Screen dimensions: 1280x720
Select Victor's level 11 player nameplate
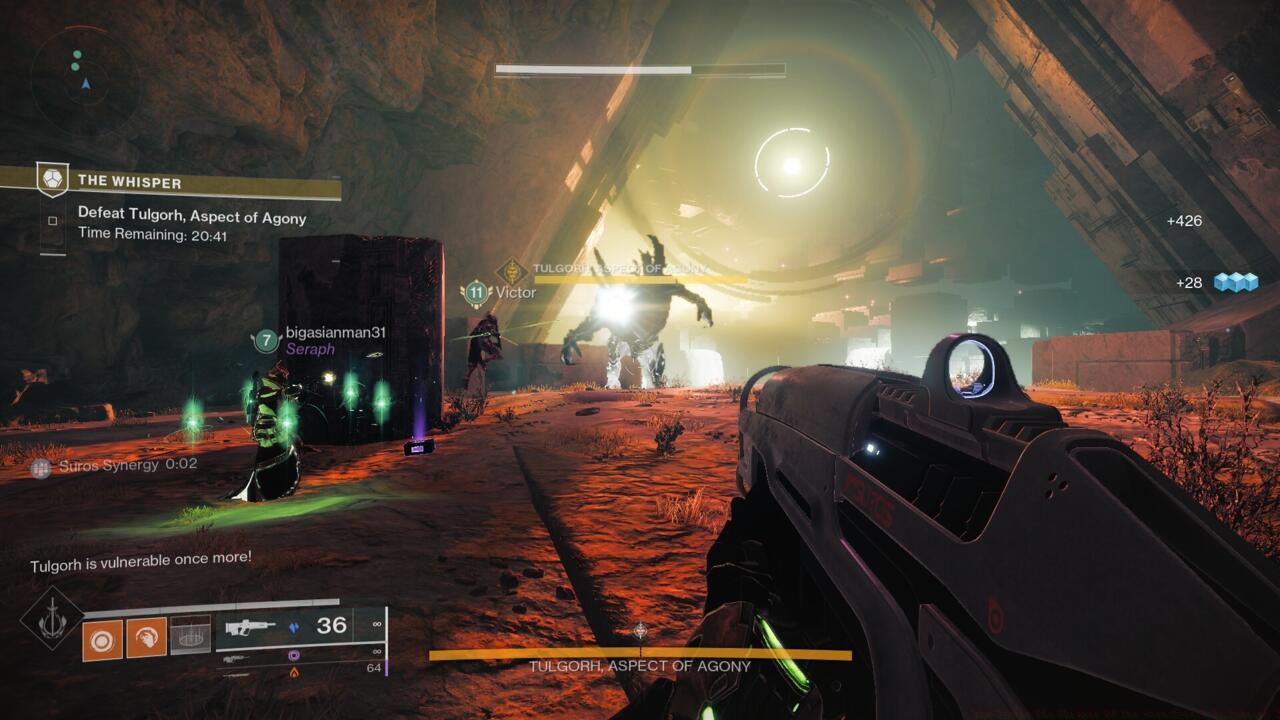tap(476, 293)
